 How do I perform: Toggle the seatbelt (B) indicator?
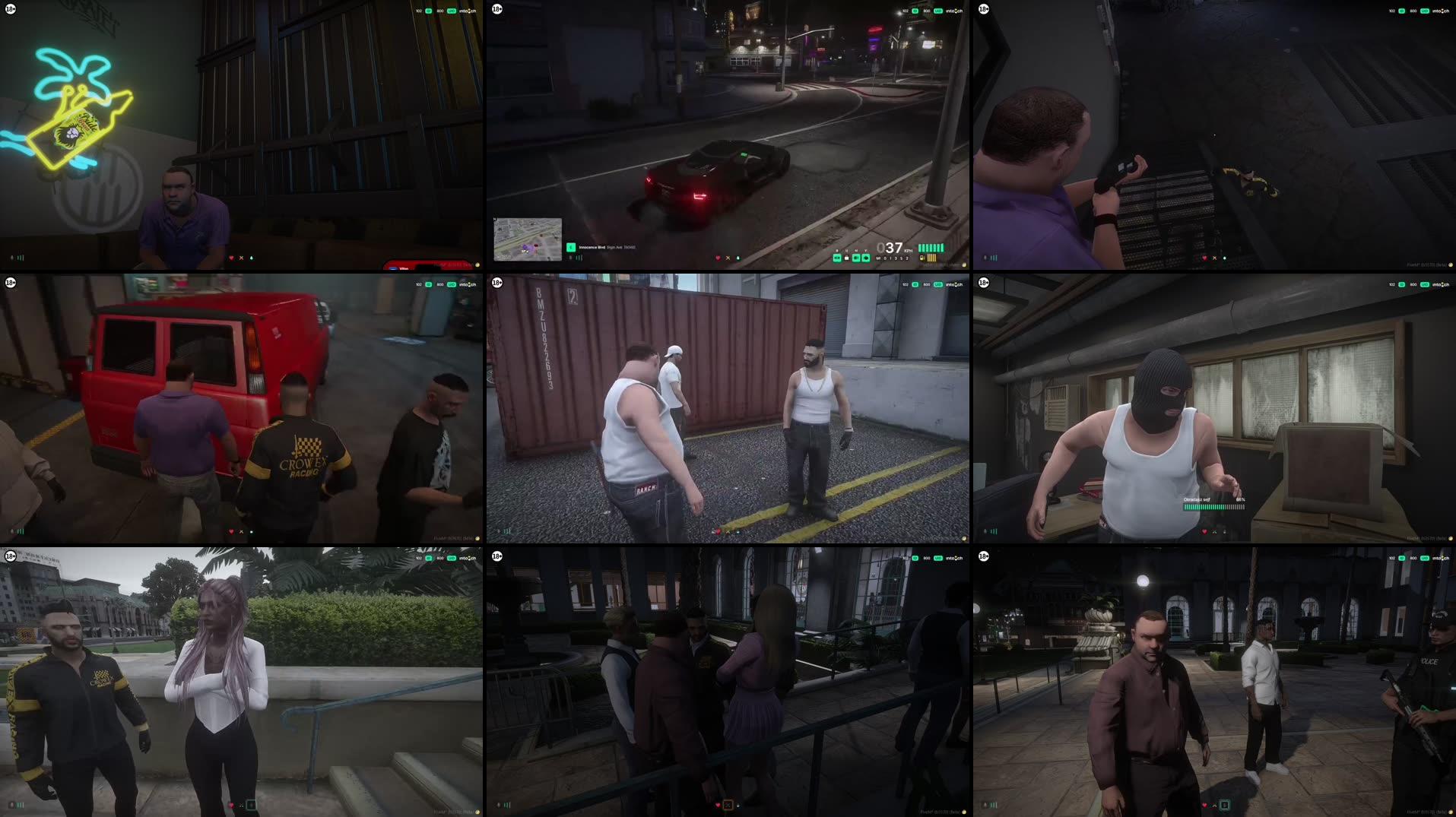point(837,257)
